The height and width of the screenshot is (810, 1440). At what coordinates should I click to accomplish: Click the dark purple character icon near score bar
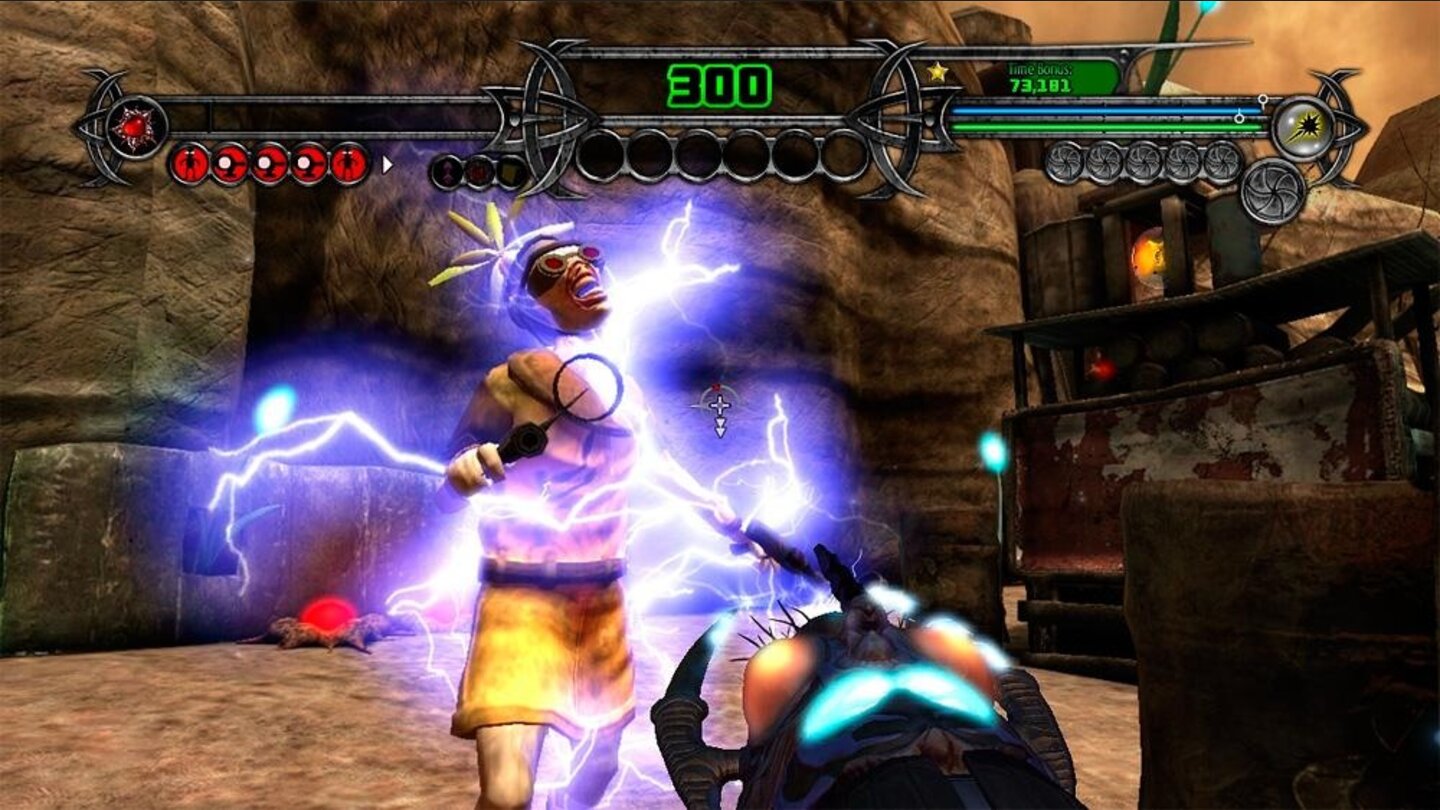coord(447,170)
